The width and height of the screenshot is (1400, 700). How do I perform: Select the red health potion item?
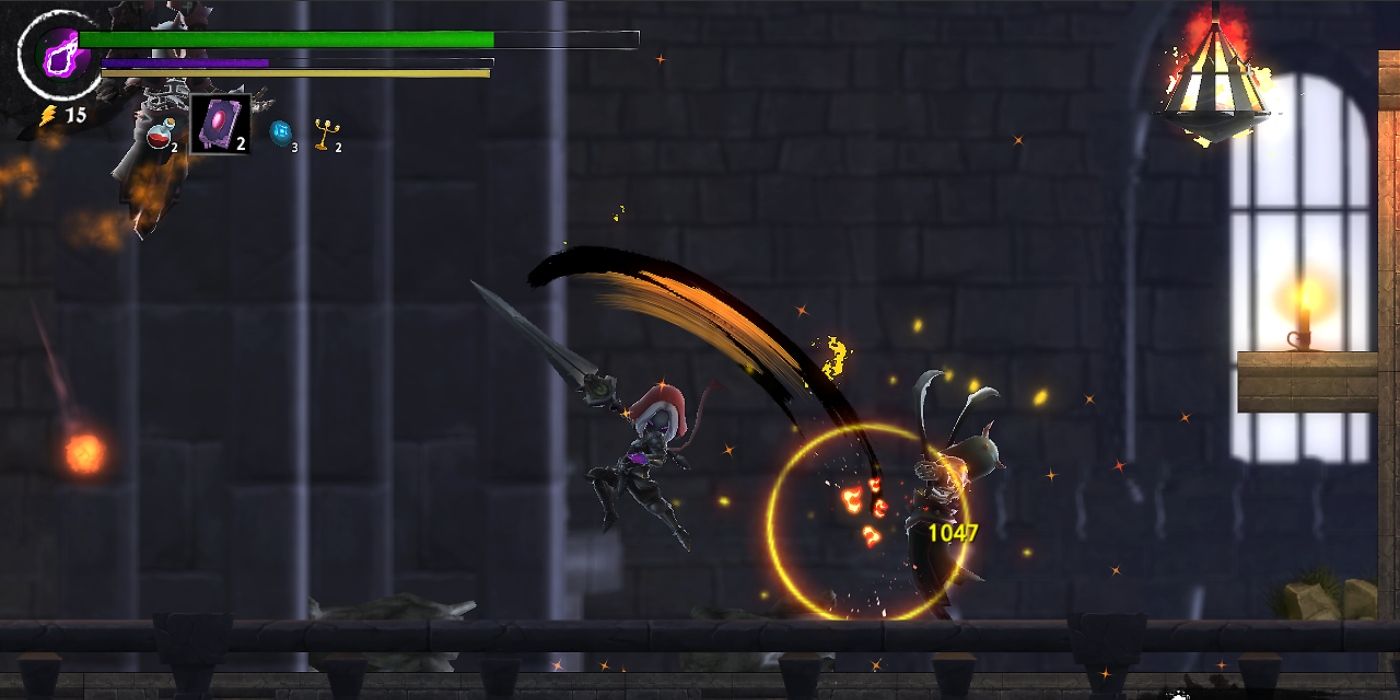[160, 135]
